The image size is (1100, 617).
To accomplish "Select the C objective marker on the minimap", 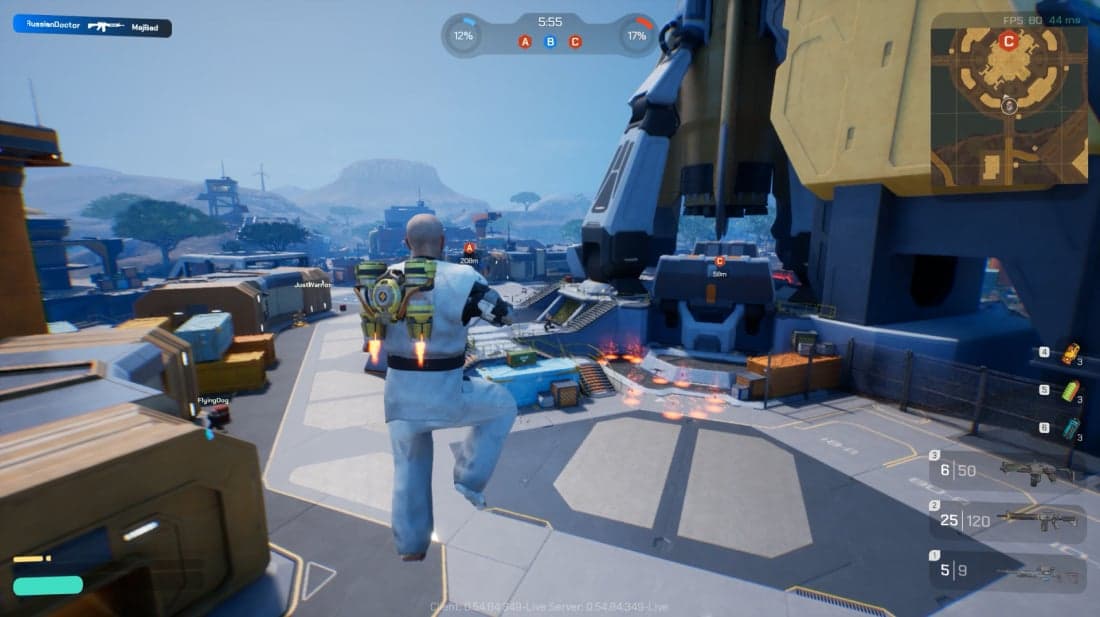I will tap(1008, 41).
